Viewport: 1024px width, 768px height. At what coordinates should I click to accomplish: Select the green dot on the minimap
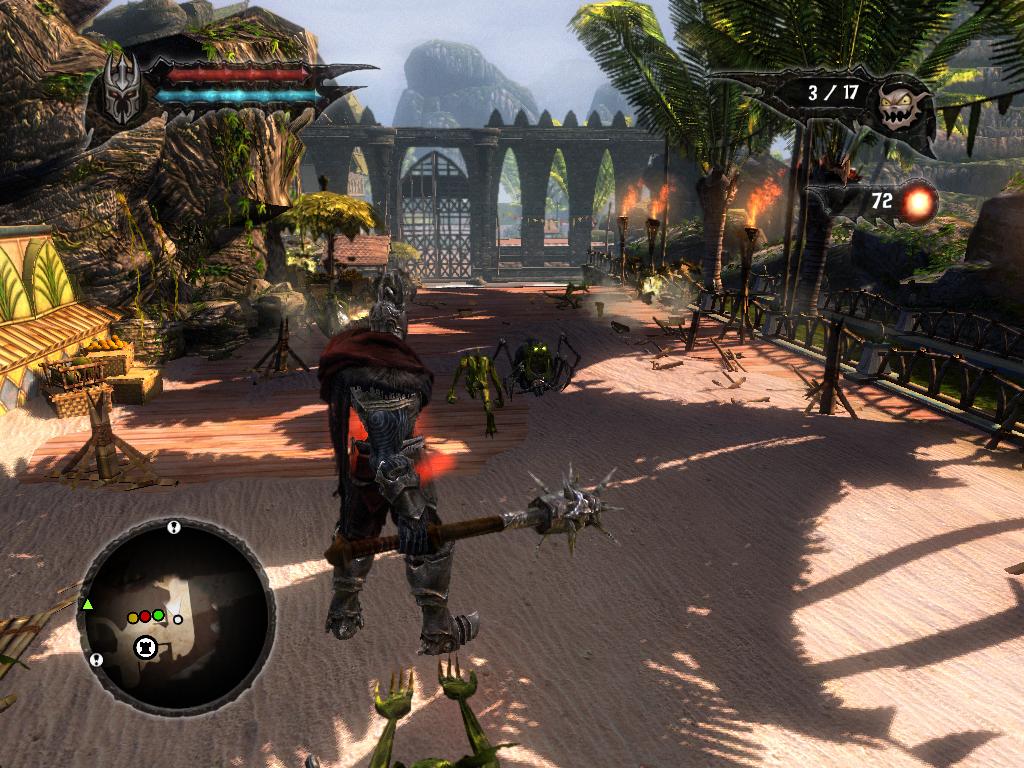pyautogui.click(x=158, y=615)
